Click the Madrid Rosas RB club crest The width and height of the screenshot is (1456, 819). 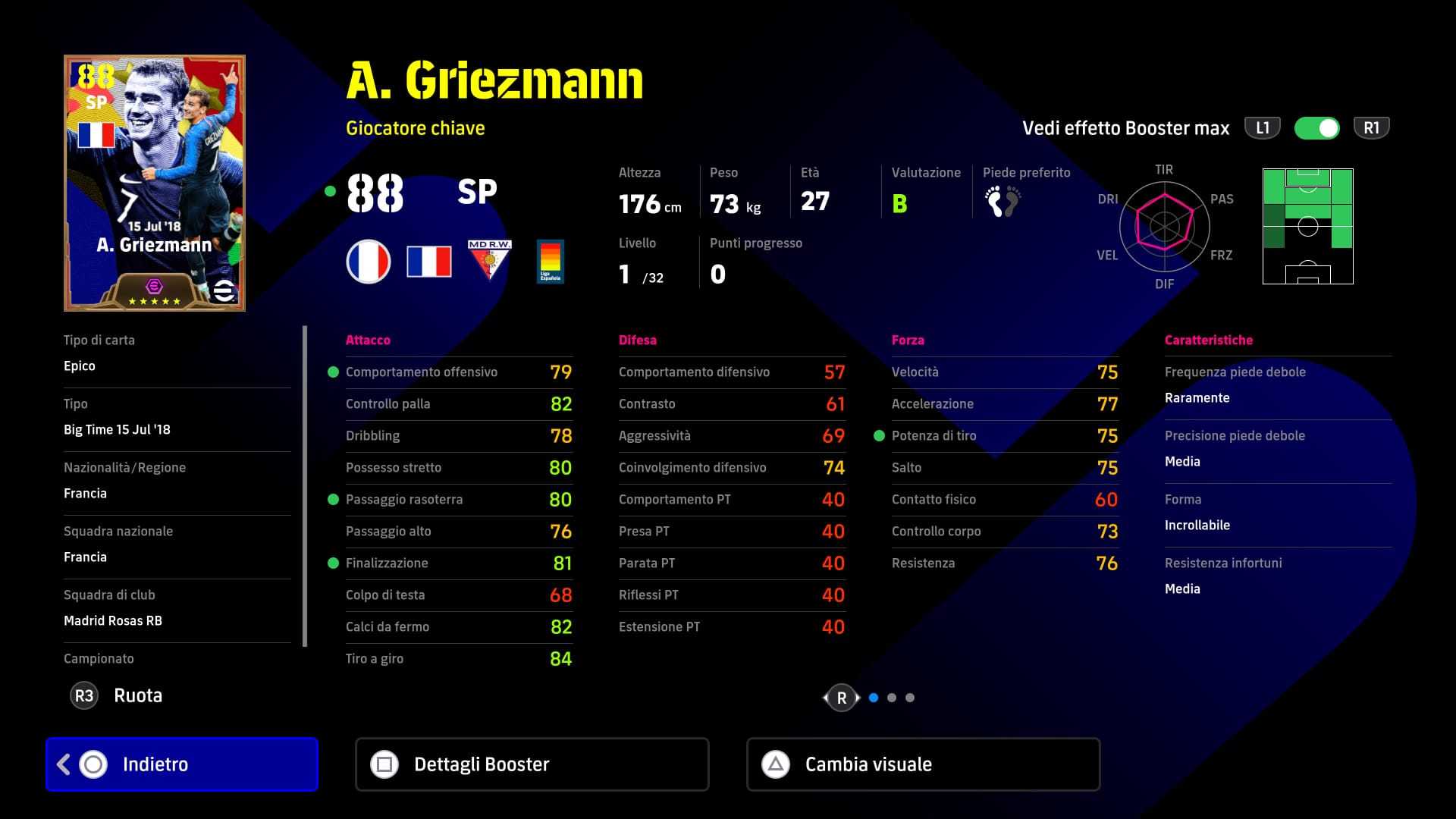pos(489,261)
